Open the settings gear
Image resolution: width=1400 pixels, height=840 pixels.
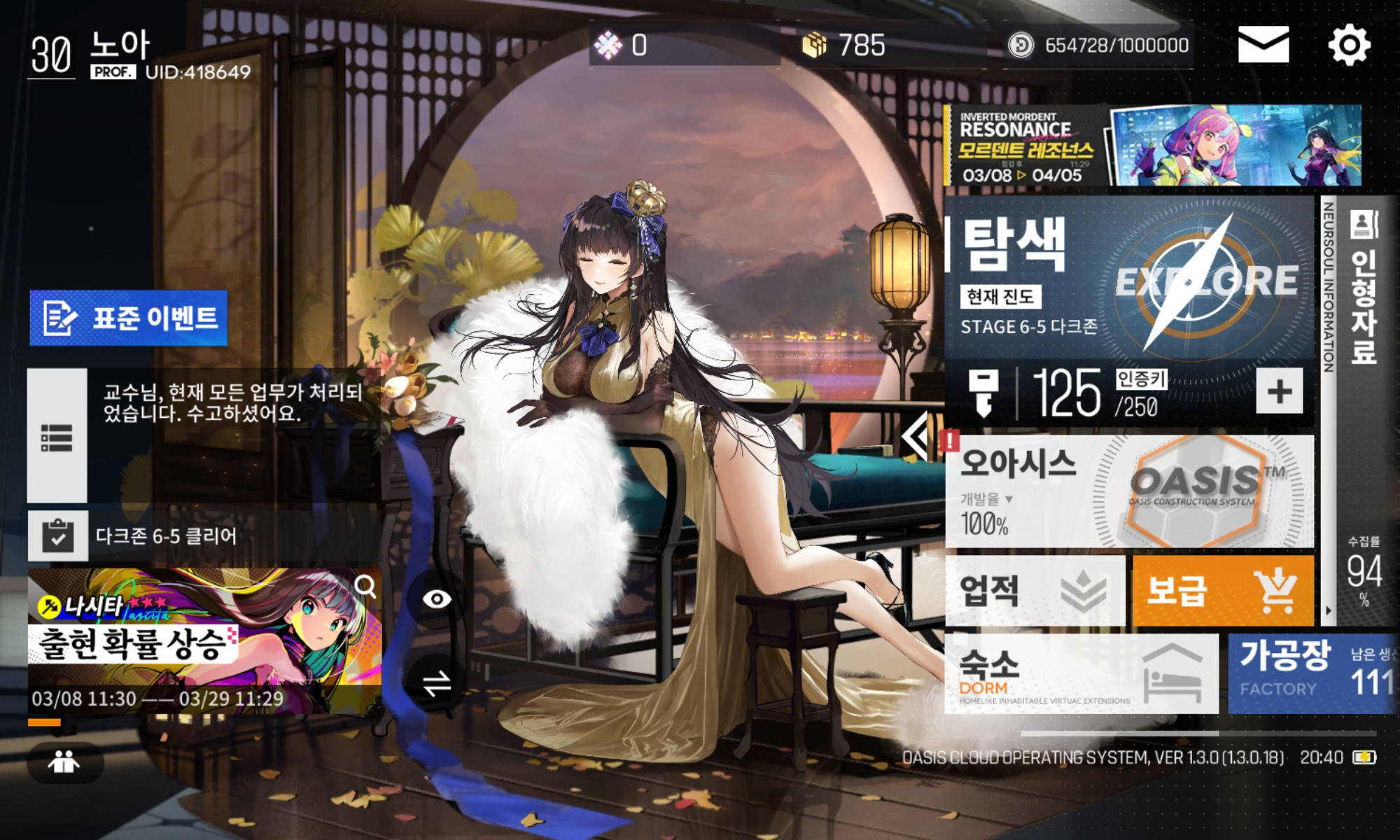pos(1349,45)
